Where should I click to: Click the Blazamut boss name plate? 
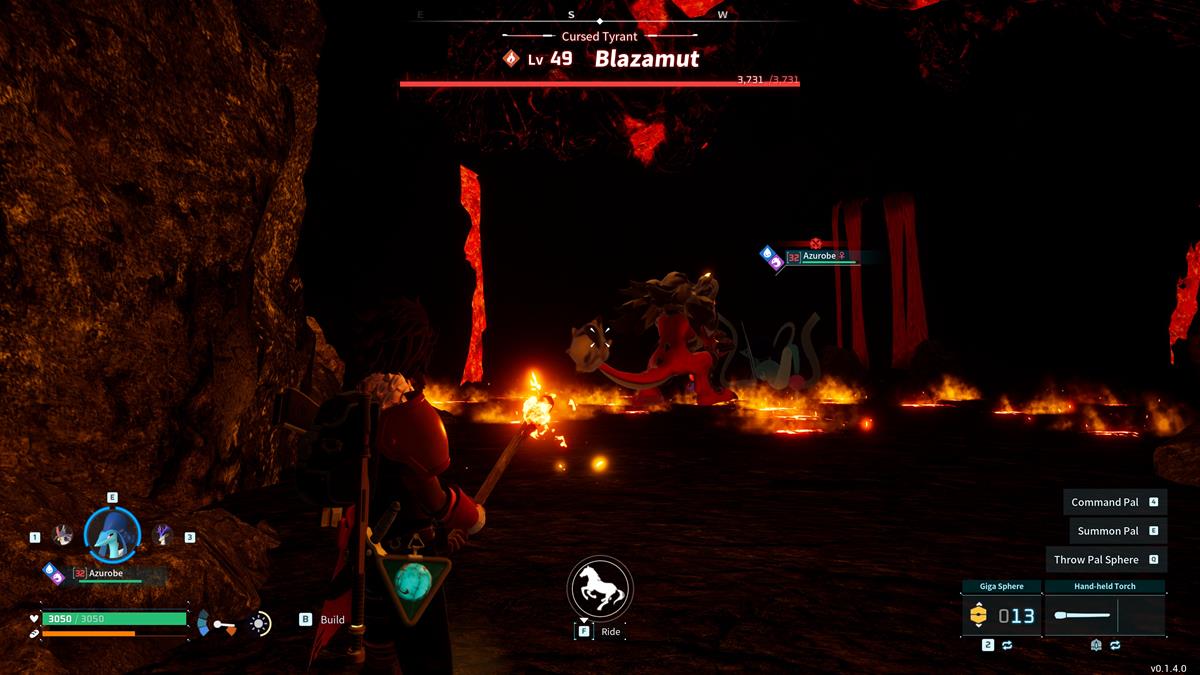pyautogui.click(x=646, y=59)
